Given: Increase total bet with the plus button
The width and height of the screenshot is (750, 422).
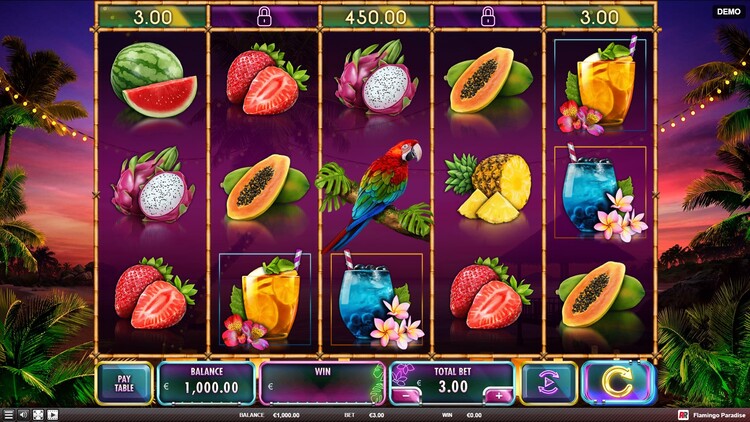Looking at the screenshot, I should pyautogui.click(x=499, y=396).
